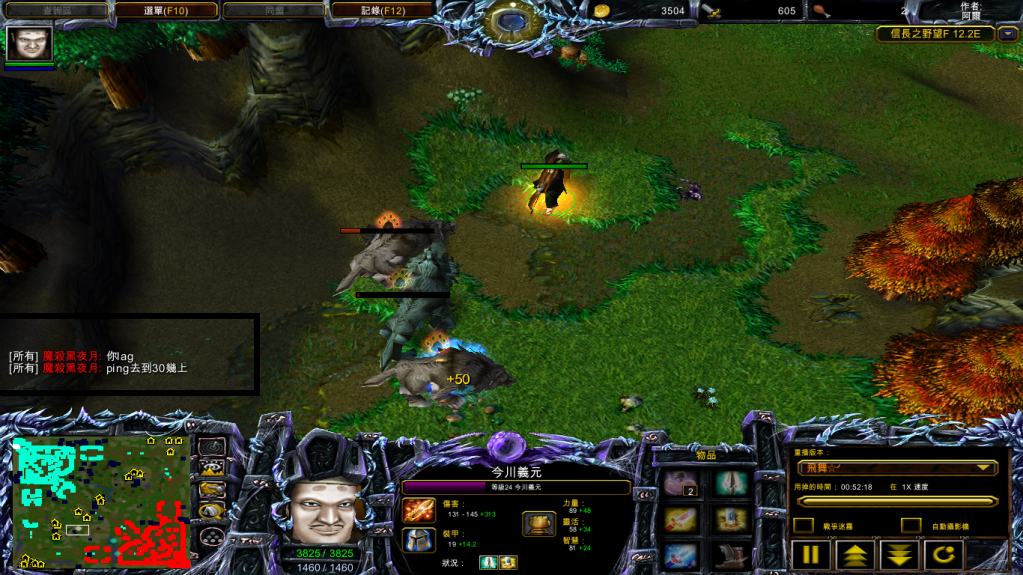1023x575 pixels.
Task: Restart the replay from the beginning
Action: pyautogui.click(x=943, y=555)
